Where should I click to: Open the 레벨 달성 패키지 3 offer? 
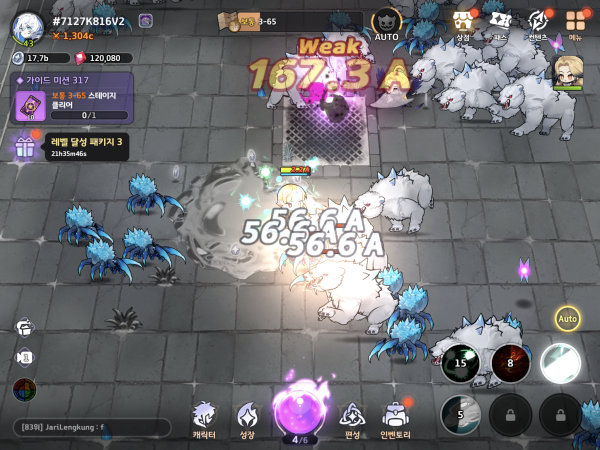pos(68,146)
